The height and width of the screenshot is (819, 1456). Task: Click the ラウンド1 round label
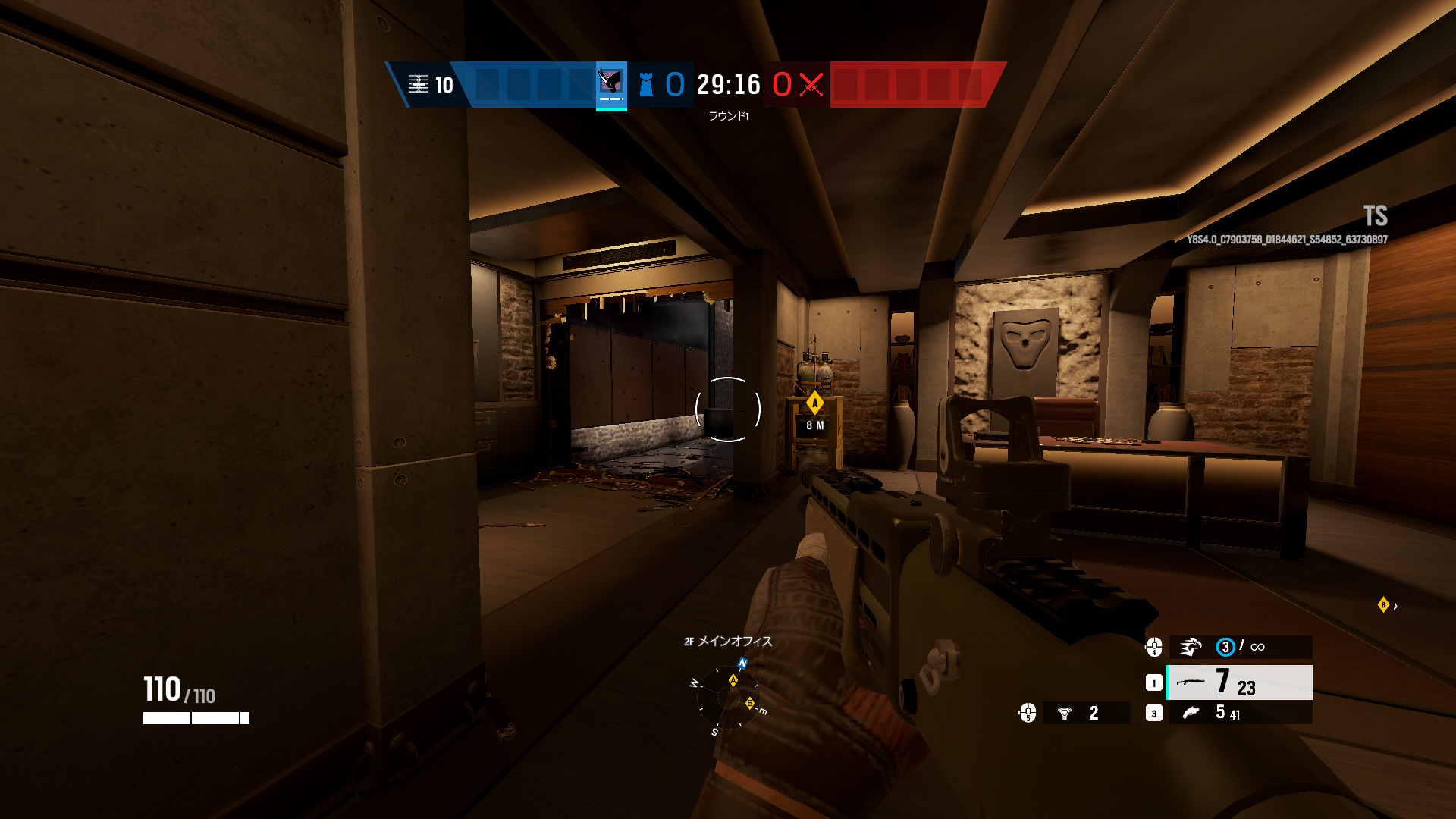point(730,115)
